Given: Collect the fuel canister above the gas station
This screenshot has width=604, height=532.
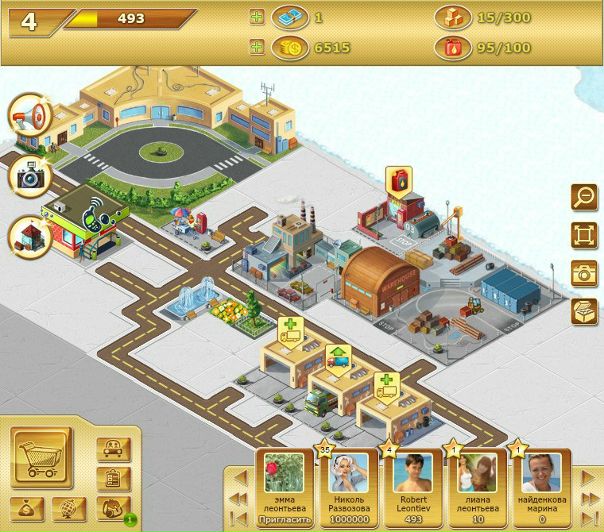Looking at the screenshot, I should click(x=399, y=181).
